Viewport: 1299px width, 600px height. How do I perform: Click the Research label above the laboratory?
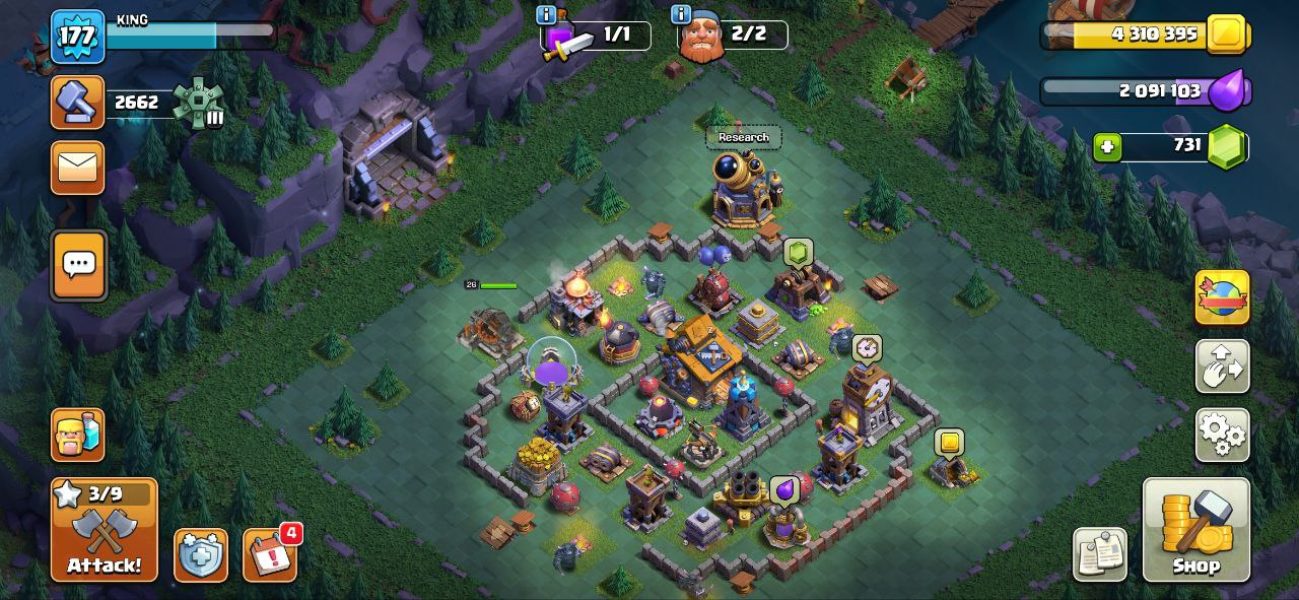(743, 137)
